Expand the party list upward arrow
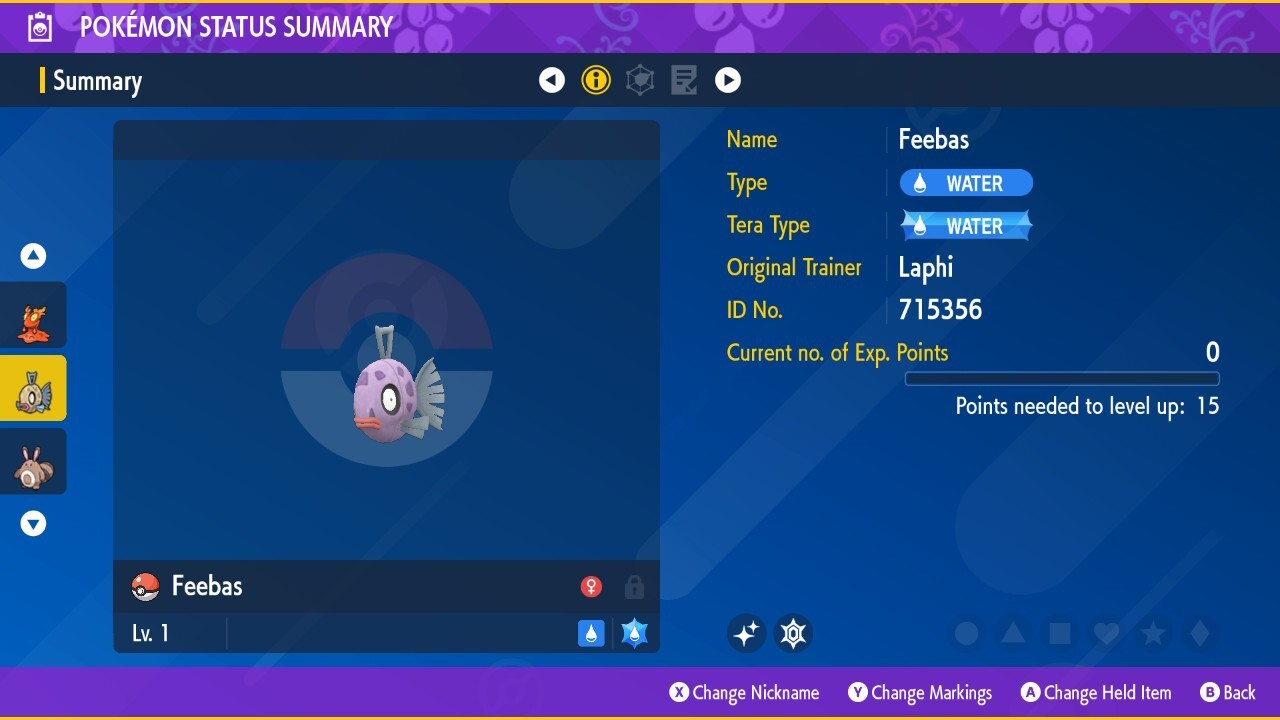The width and height of the screenshot is (1280, 720). click(x=33, y=255)
